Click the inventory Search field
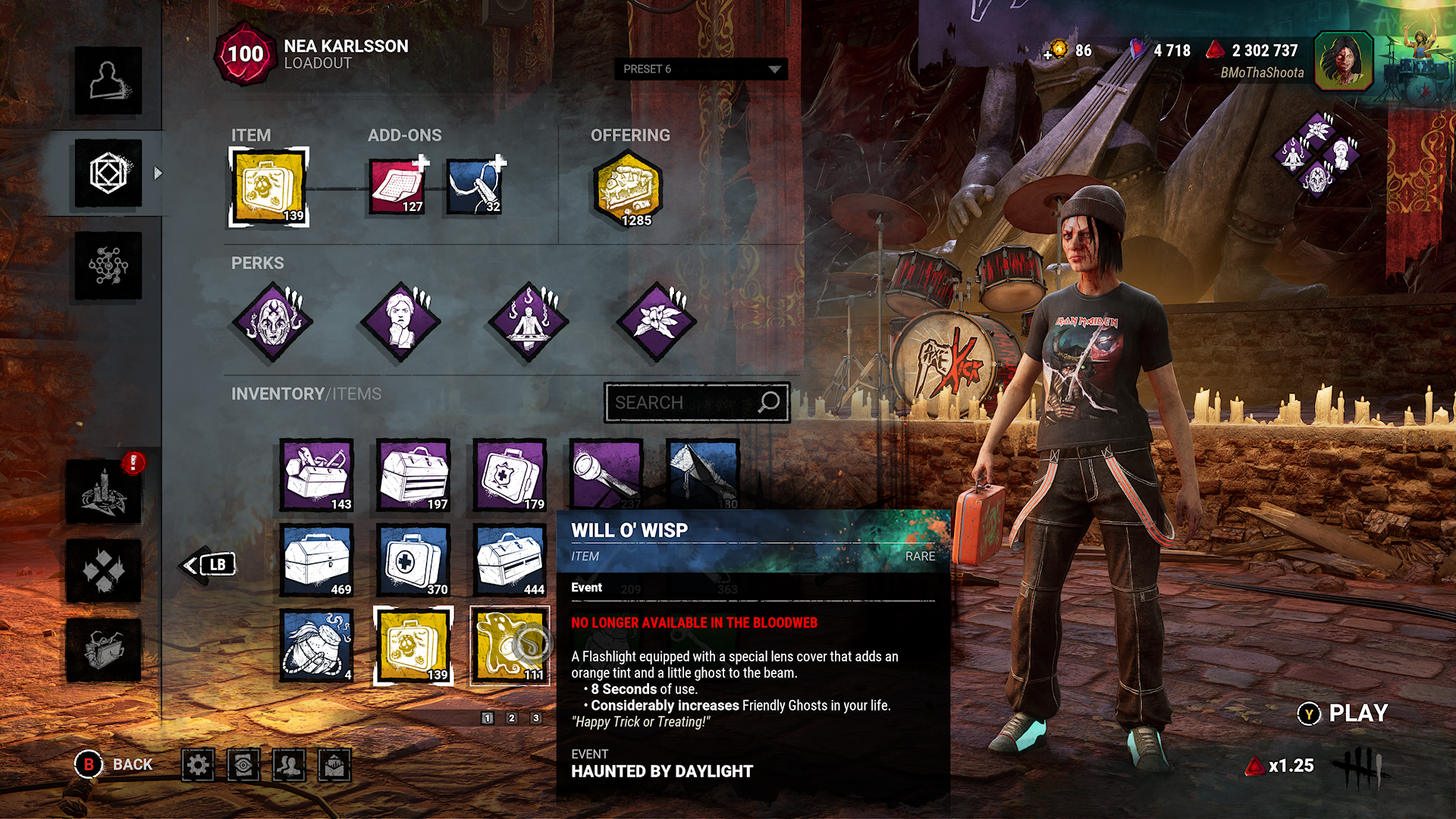 click(696, 402)
